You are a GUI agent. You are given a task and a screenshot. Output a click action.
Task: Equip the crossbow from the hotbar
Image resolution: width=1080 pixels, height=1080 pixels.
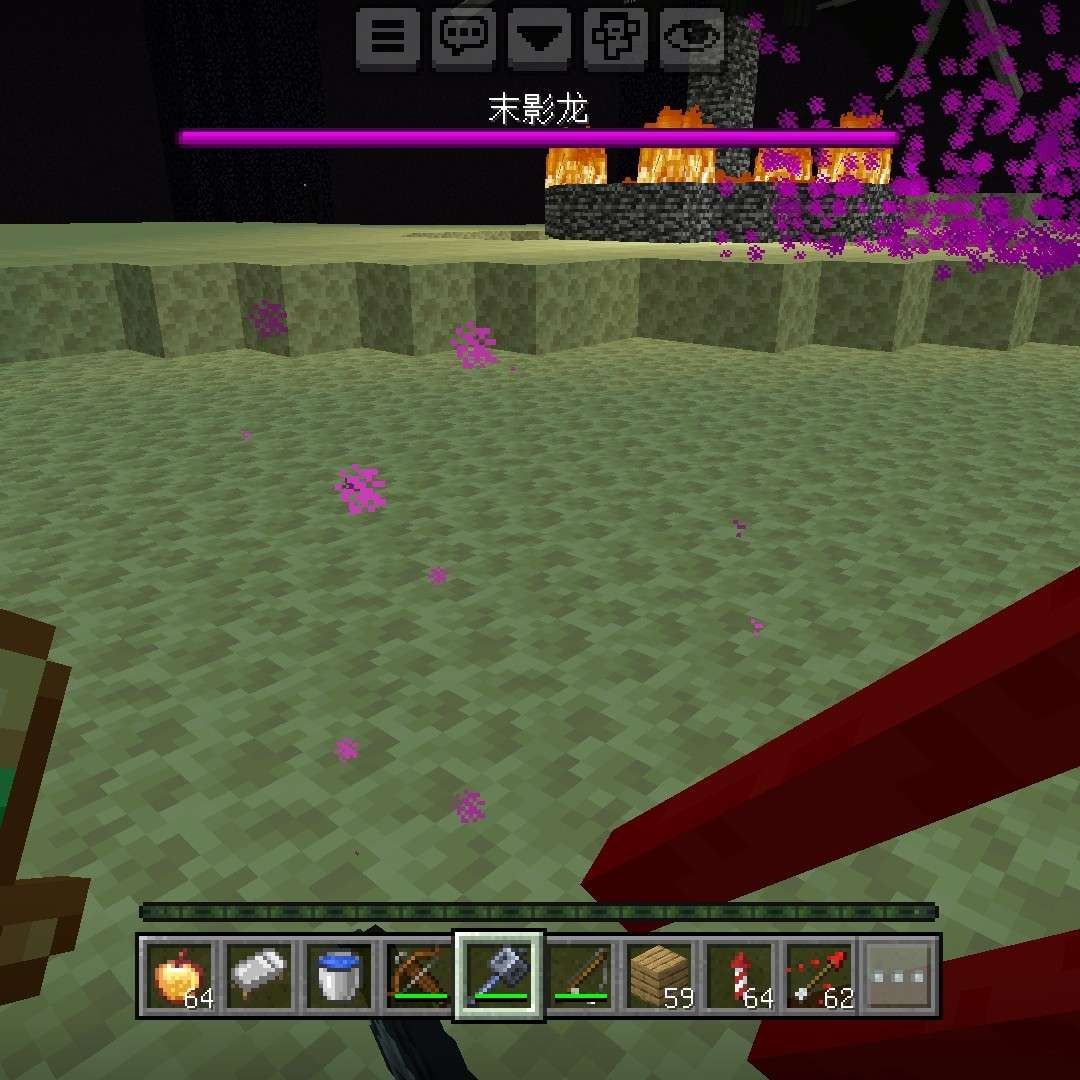(x=418, y=976)
